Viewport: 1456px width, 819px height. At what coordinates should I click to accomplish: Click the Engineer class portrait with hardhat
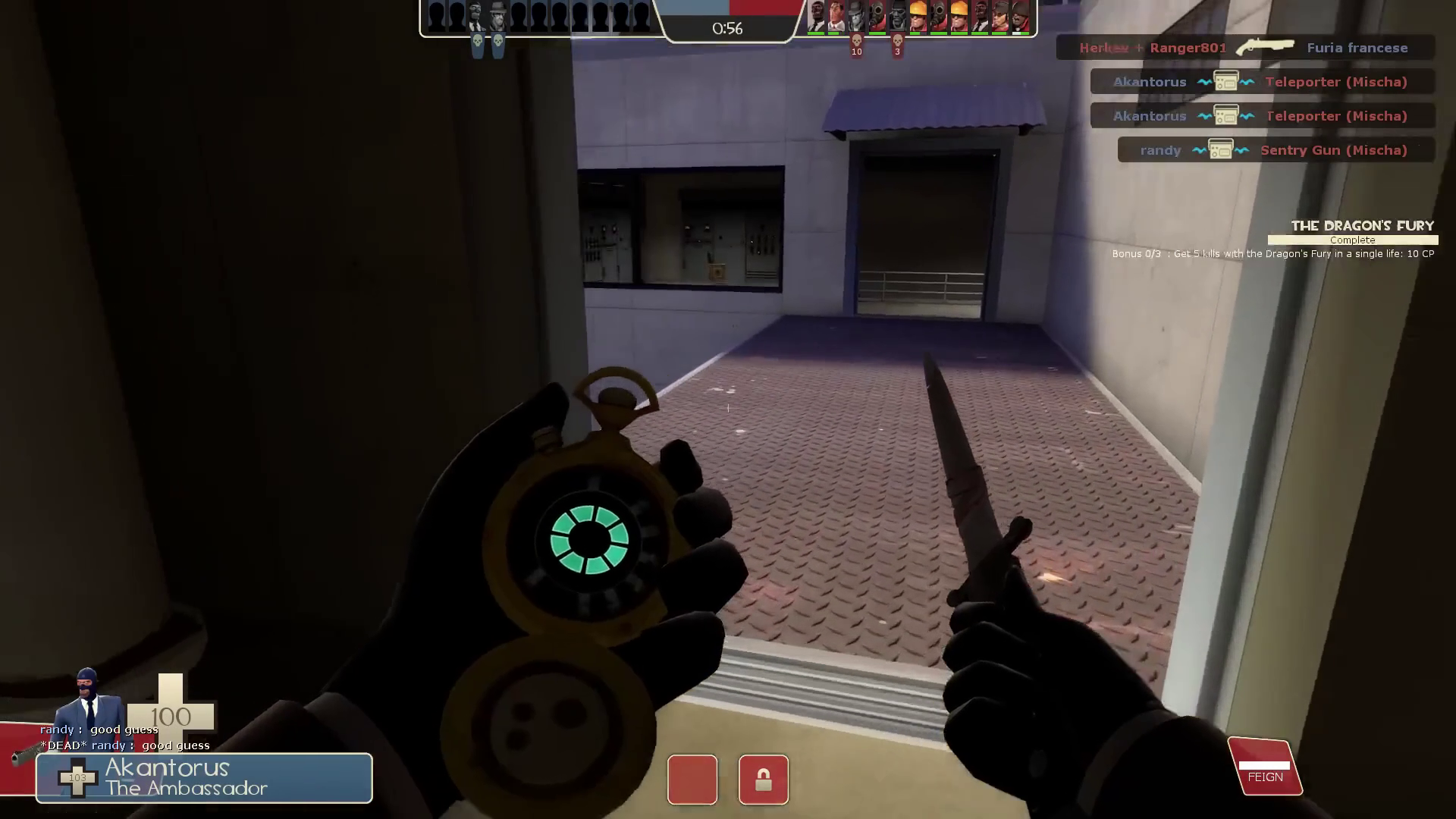pyautogui.click(x=918, y=17)
